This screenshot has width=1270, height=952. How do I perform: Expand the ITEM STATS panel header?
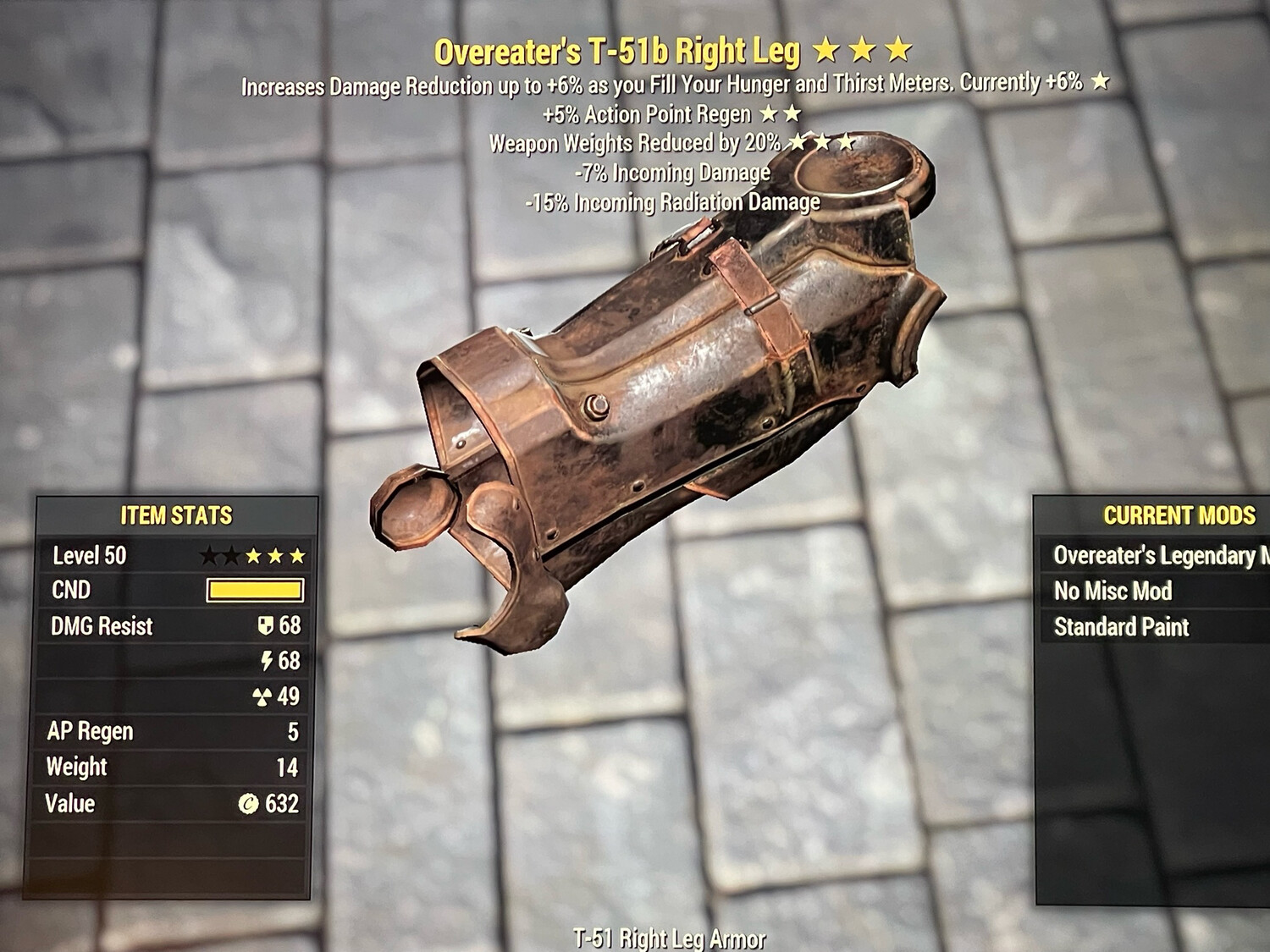click(178, 514)
